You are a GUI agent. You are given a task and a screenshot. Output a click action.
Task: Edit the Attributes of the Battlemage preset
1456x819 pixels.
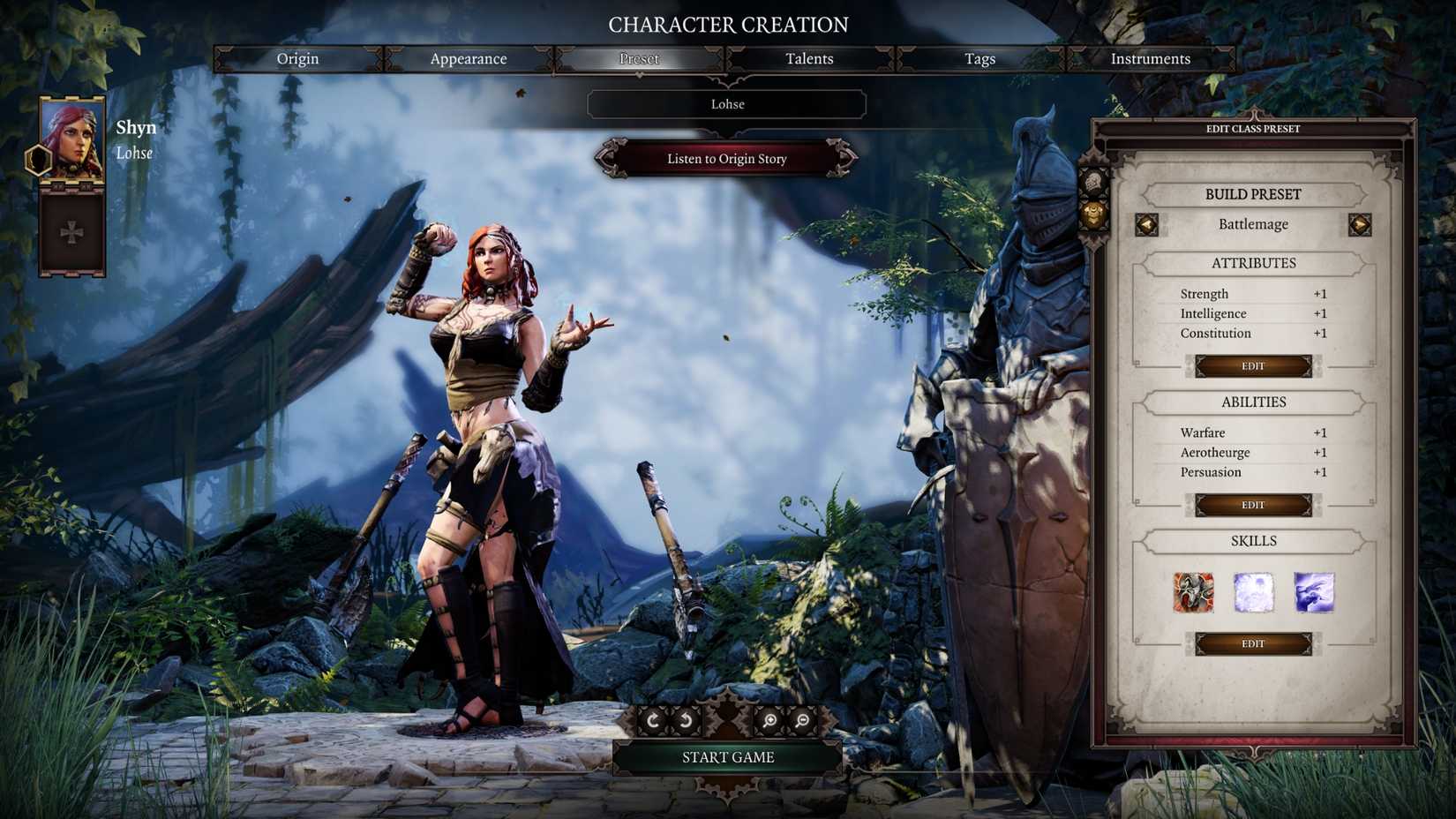[1254, 365]
